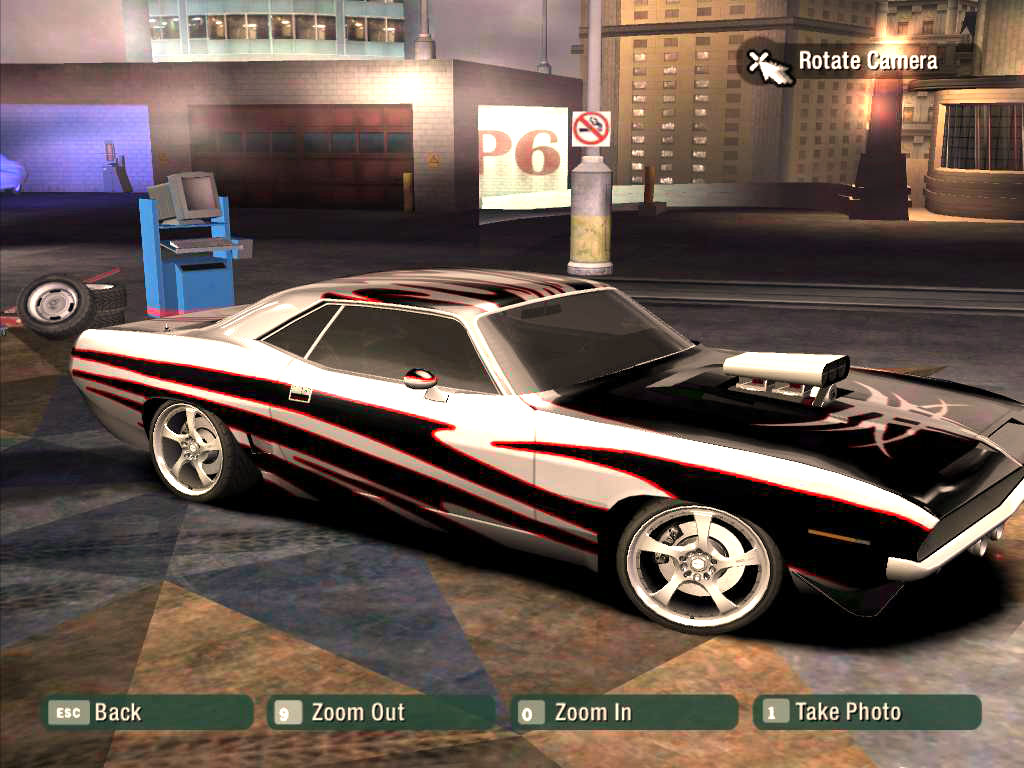Screen dimensions: 1024x768
Task: Choose the Zoom In button
Action: coord(622,712)
